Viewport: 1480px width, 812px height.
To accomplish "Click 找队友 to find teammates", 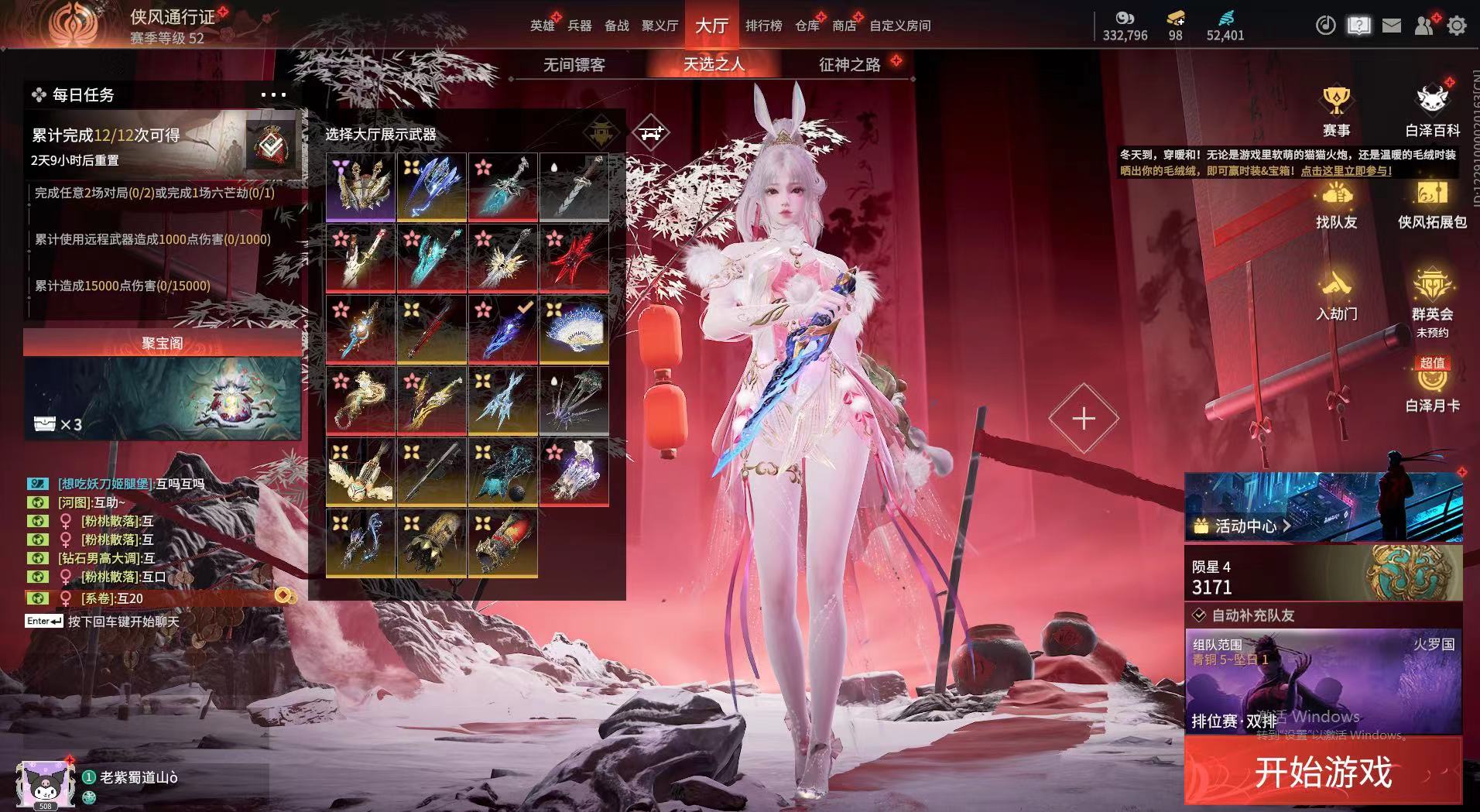I will click(x=1336, y=204).
